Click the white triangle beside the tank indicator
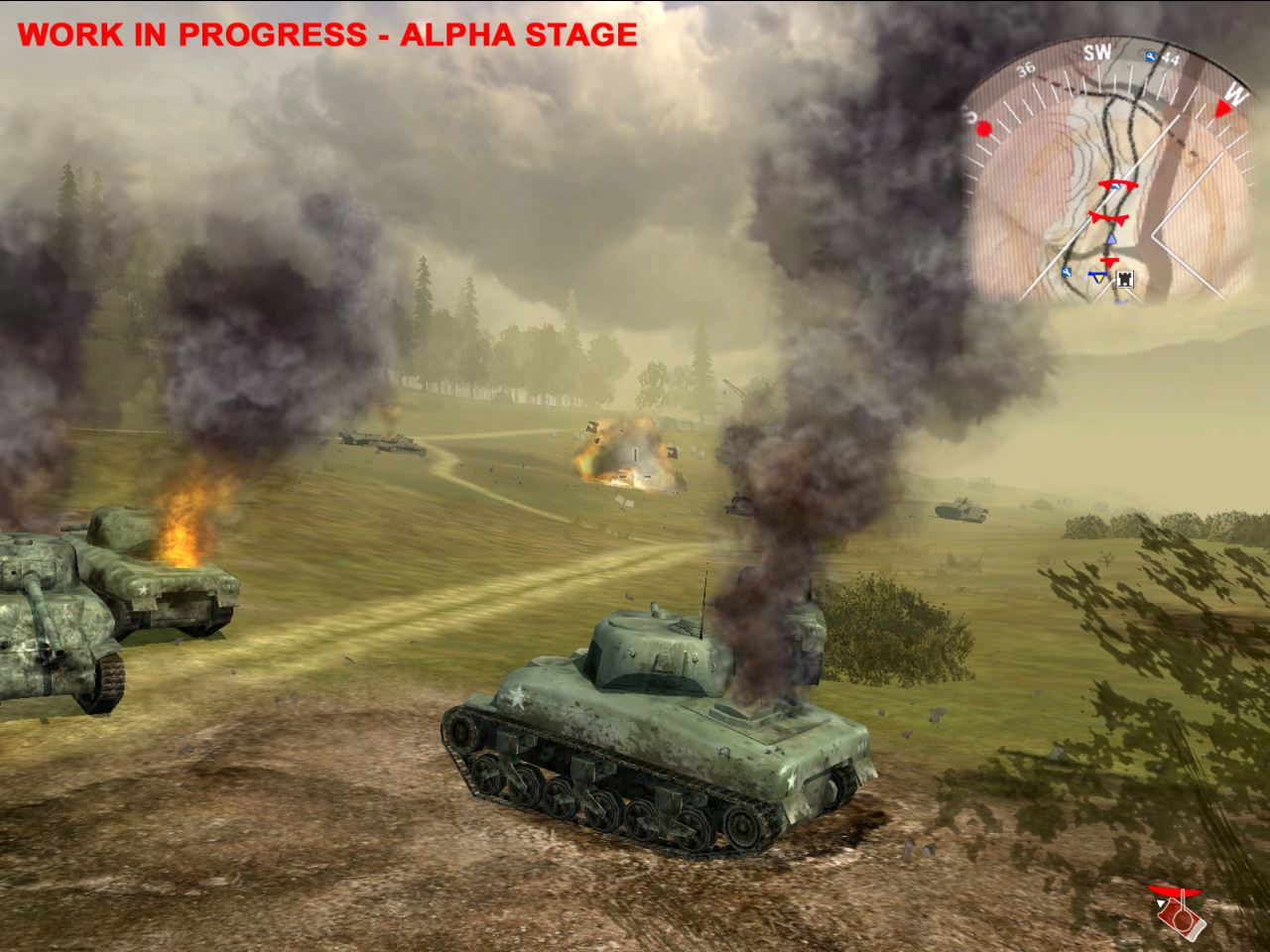This screenshot has height=952, width=1270. pos(1161,903)
